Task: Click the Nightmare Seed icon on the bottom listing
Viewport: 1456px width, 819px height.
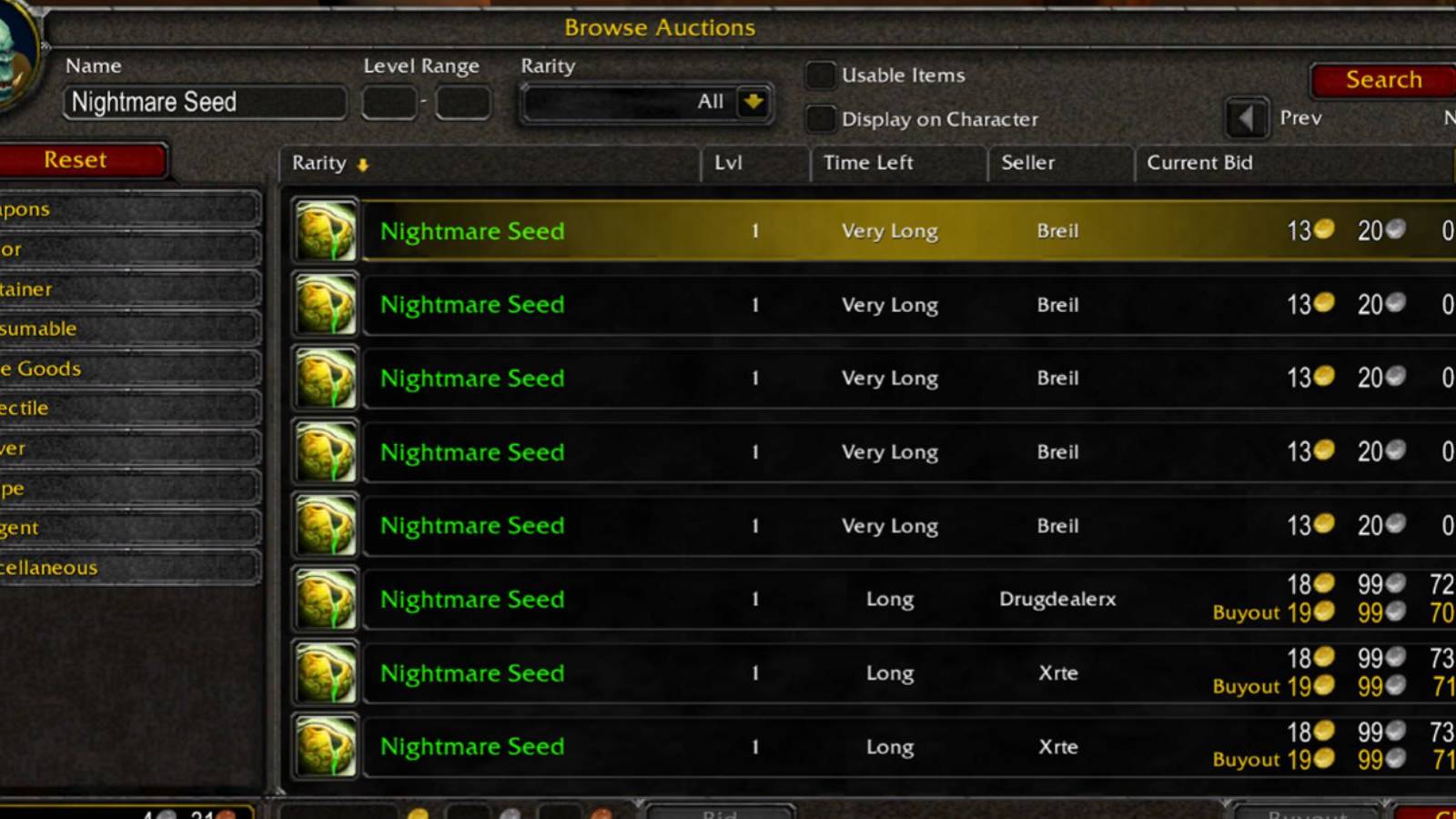Action: pos(325,746)
